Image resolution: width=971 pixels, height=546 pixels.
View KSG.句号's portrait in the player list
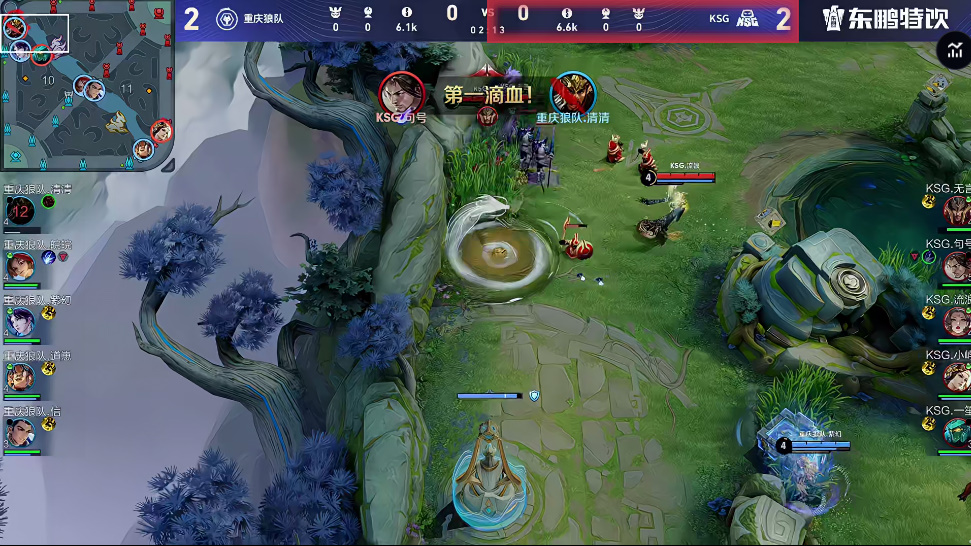click(956, 266)
